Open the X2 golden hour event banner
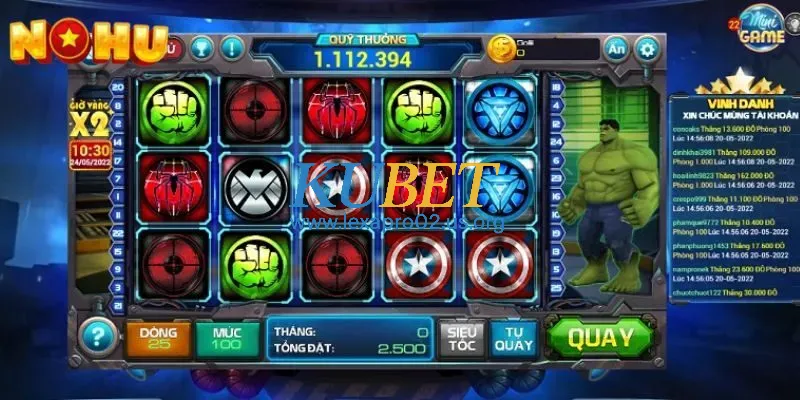The height and width of the screenshot is (400, 800). (x=90, y=123)
